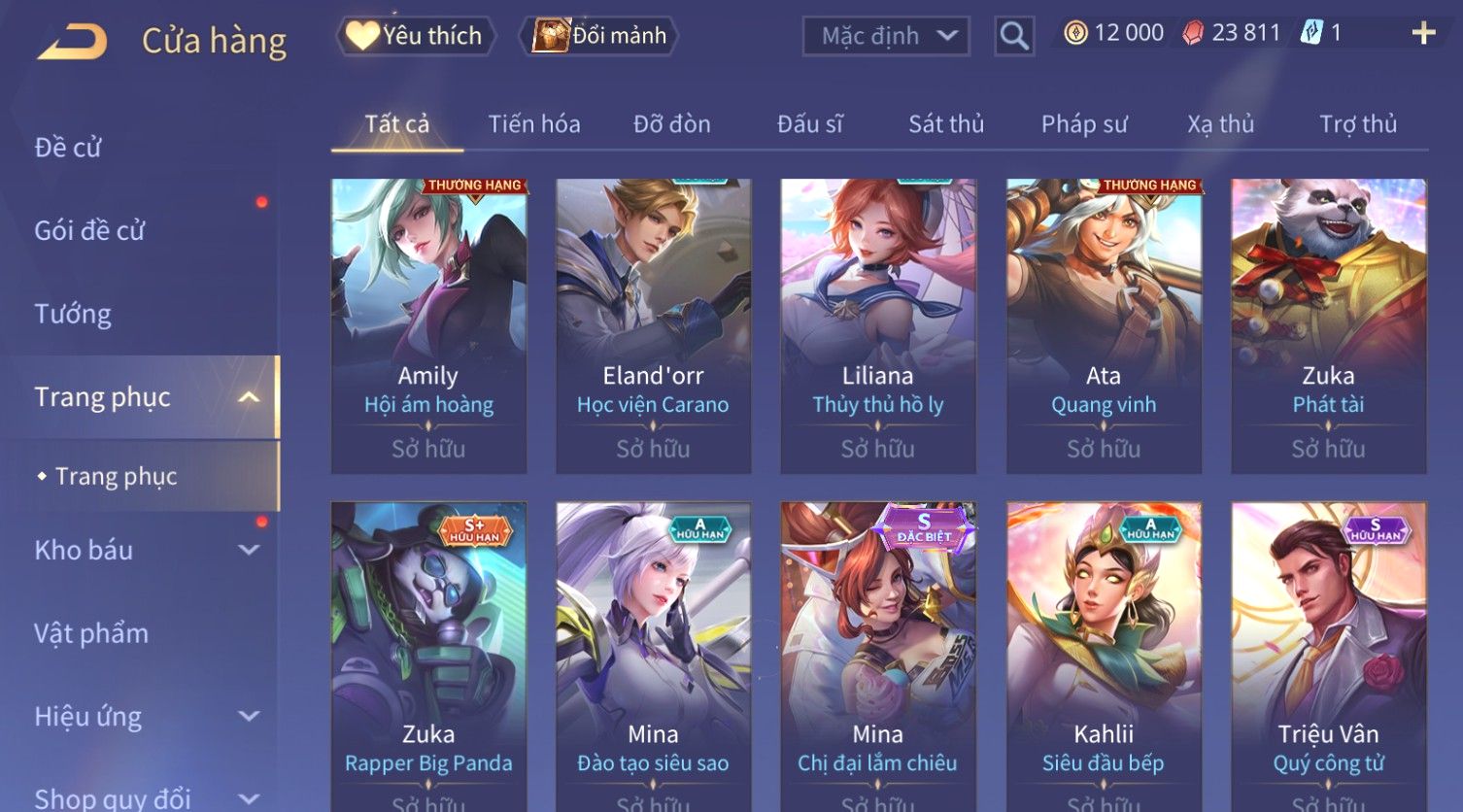This screenshot has height=812, width=1463.
Task: Open the Gói đề cử menu
Action: point(89,231)
